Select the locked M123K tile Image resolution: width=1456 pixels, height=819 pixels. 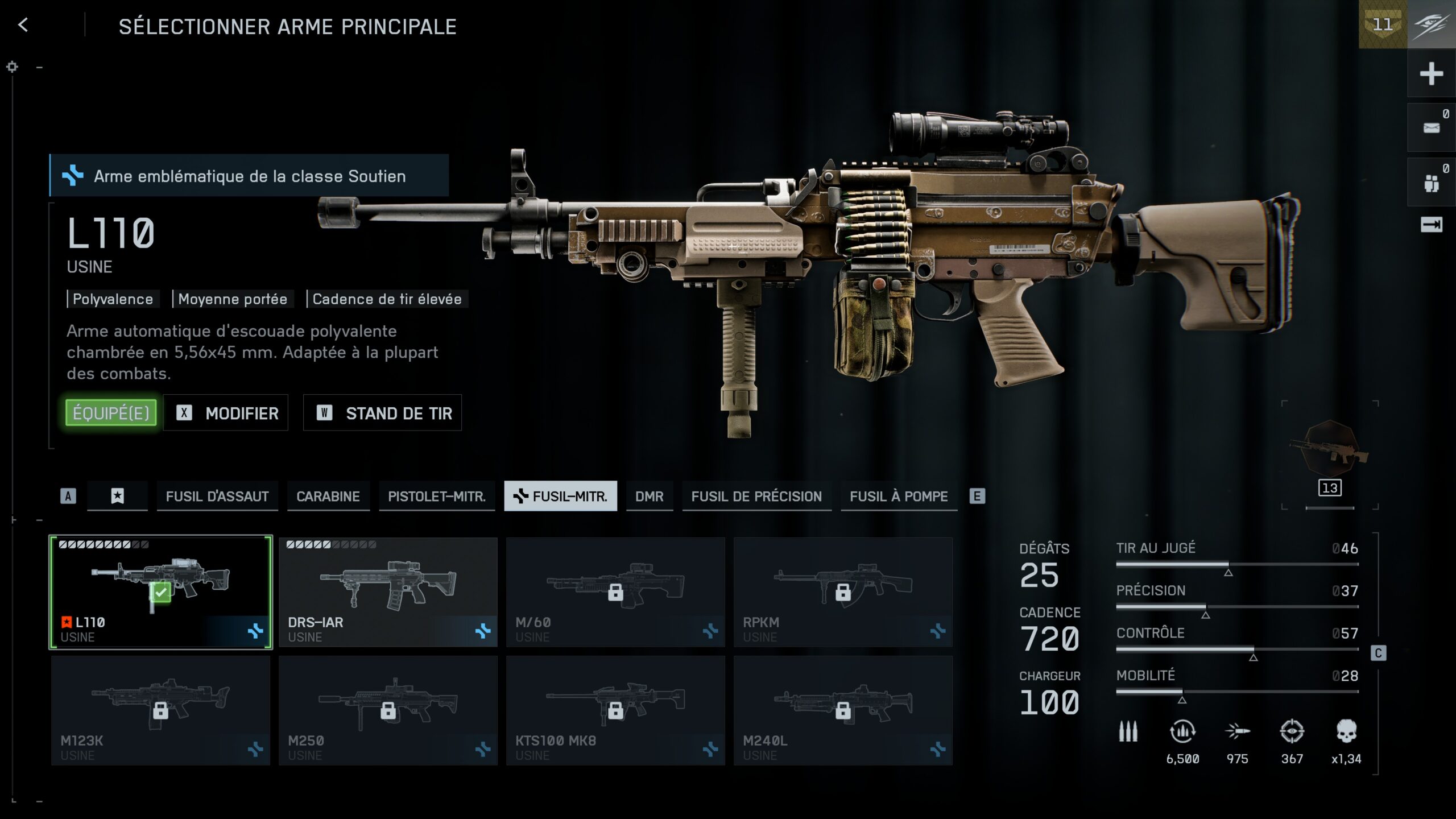(161, 710)
